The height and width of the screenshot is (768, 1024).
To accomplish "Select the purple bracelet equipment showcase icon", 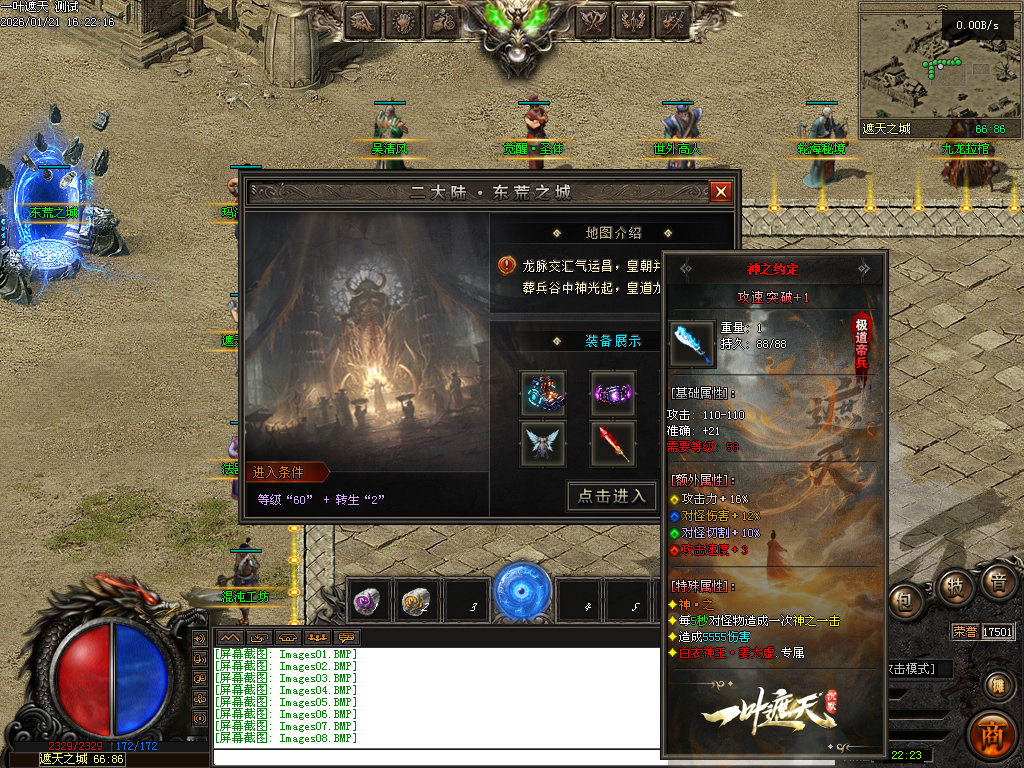I will click(x=612, y=393).
